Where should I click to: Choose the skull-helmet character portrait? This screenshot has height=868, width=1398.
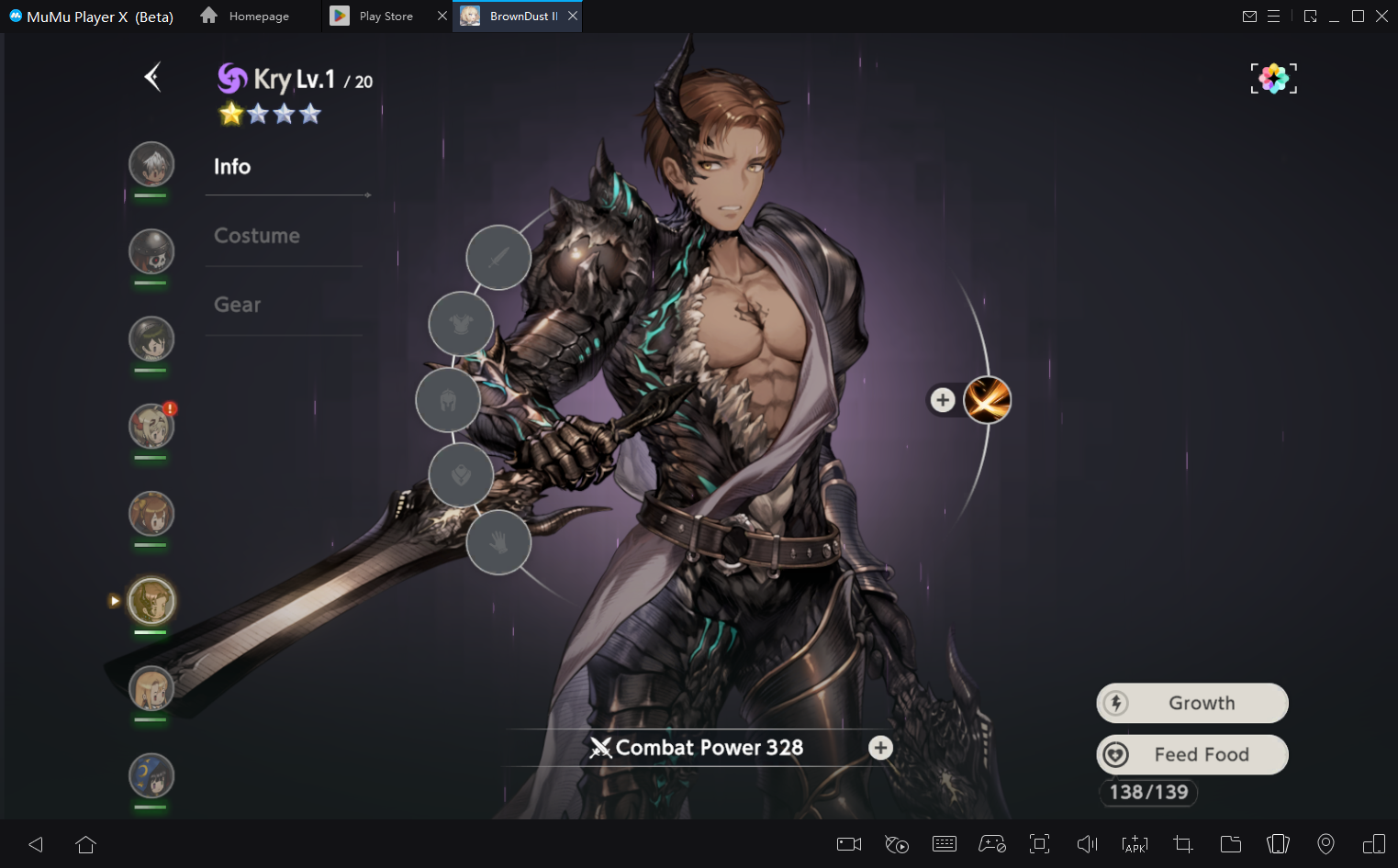(151, 252)
